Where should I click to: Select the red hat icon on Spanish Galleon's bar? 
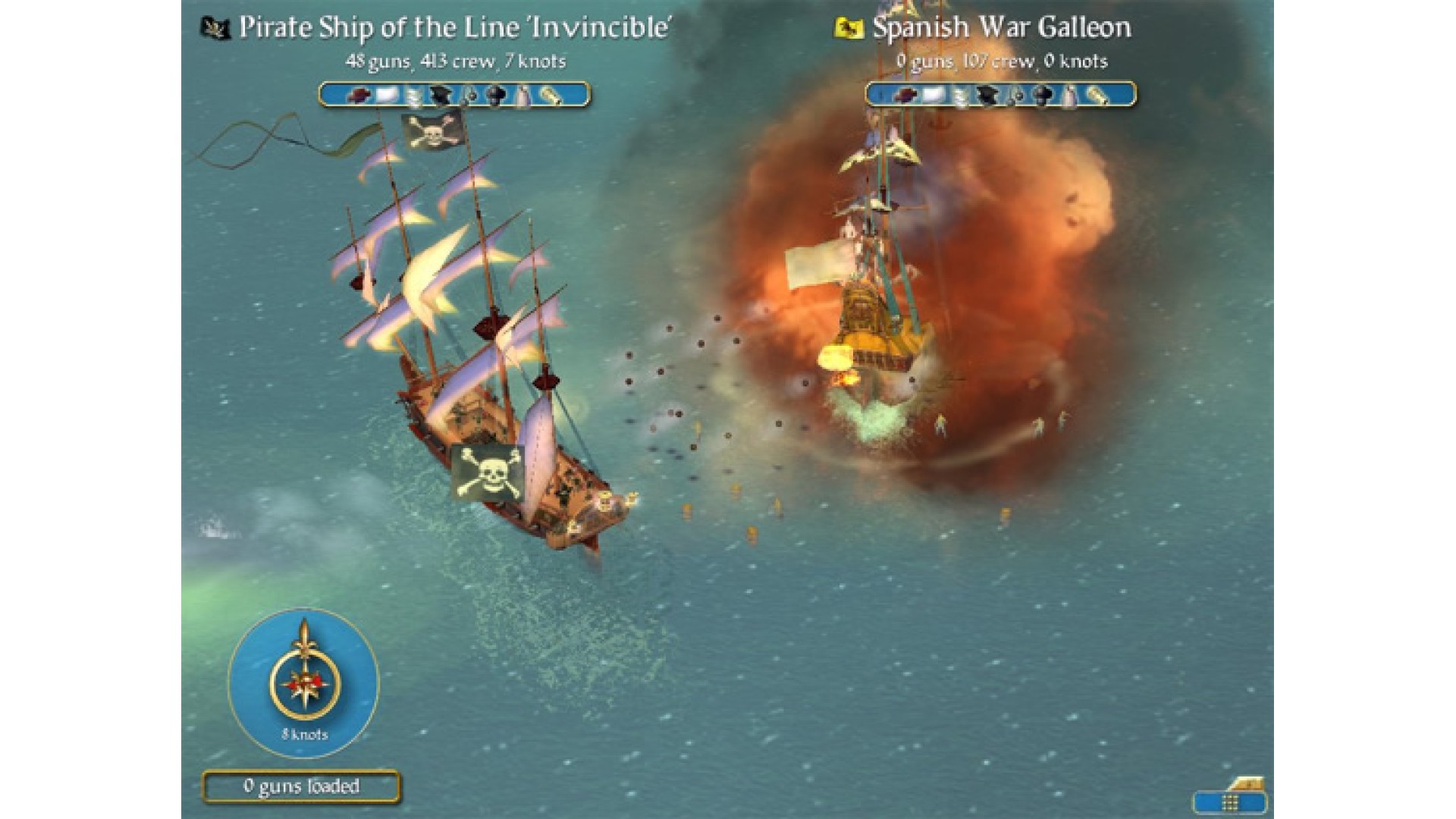905,96
